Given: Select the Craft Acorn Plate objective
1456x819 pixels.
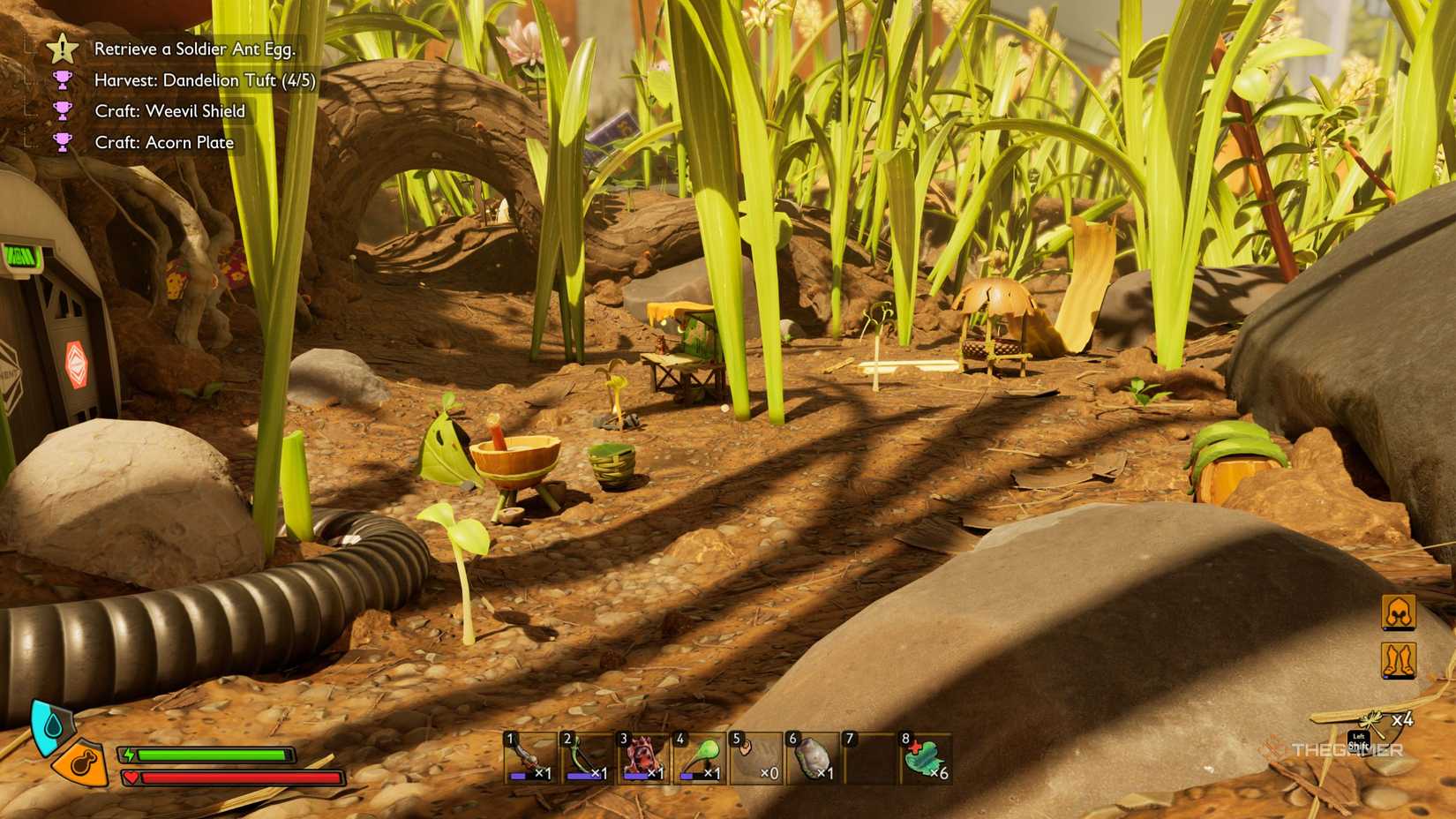Looking at the screenshot, I should 164,142.
